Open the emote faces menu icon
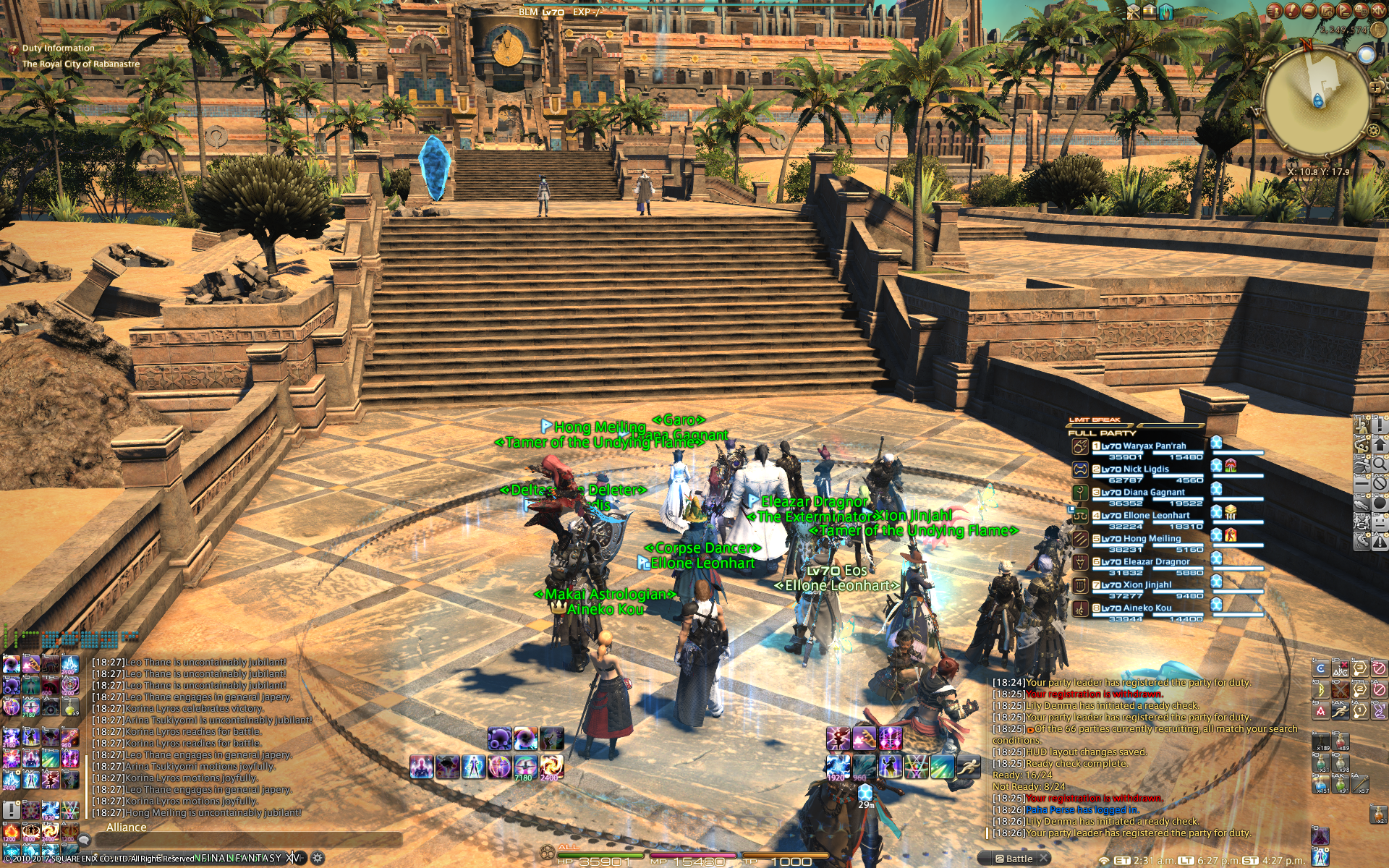Screen dimensions: 1389x868 [1380, 522]
